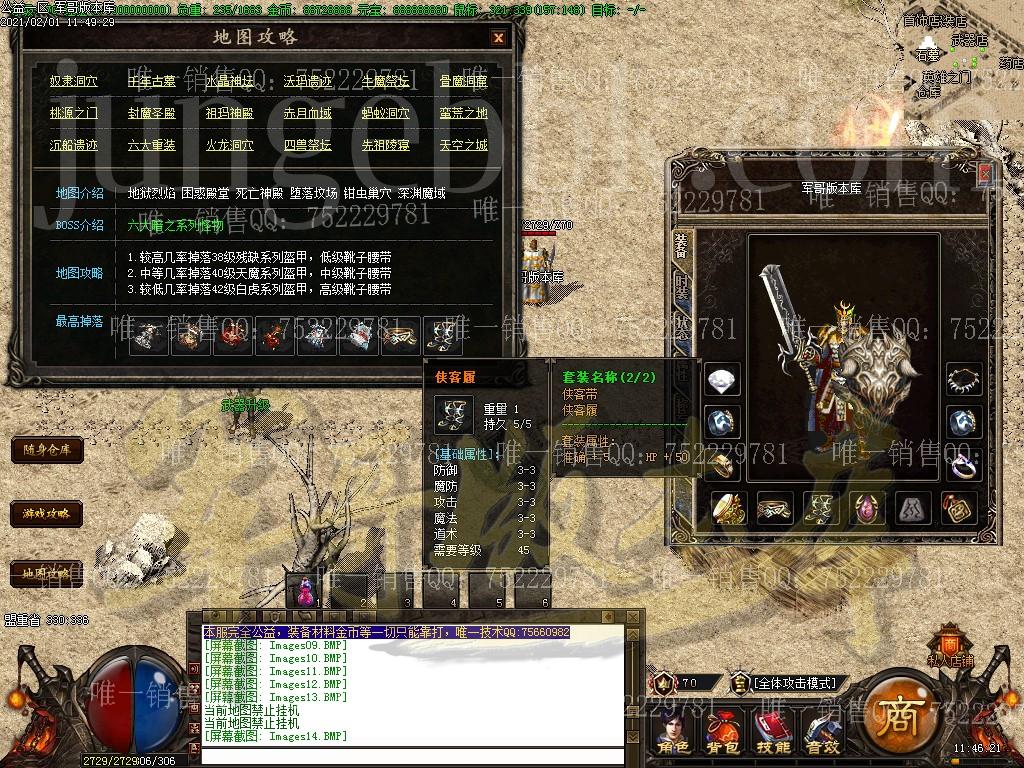This screenshot has height=768, width=1024.
Task: Close the 地图攻略 map guide window
Action: click(x=498, y=38)
